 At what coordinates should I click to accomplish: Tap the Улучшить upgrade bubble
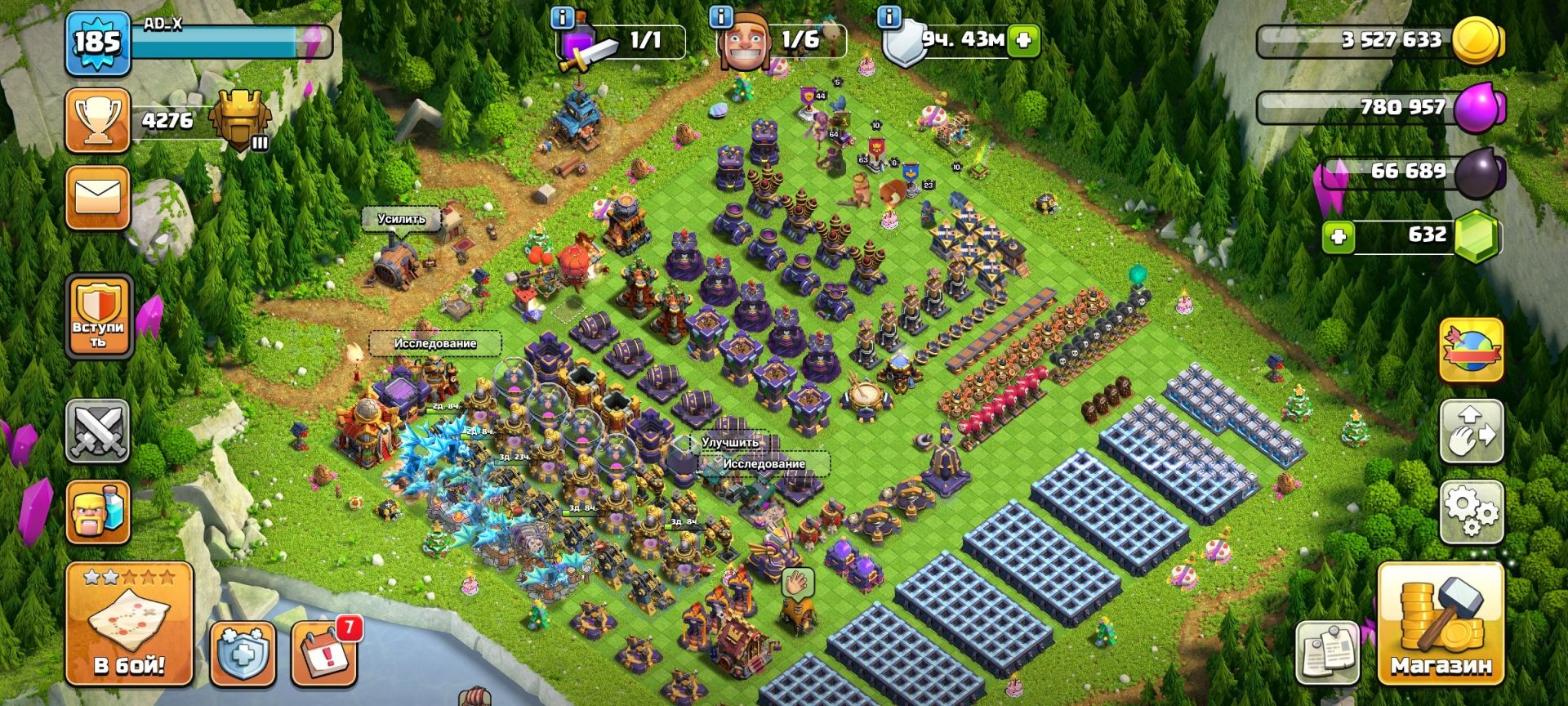(730, 442)
